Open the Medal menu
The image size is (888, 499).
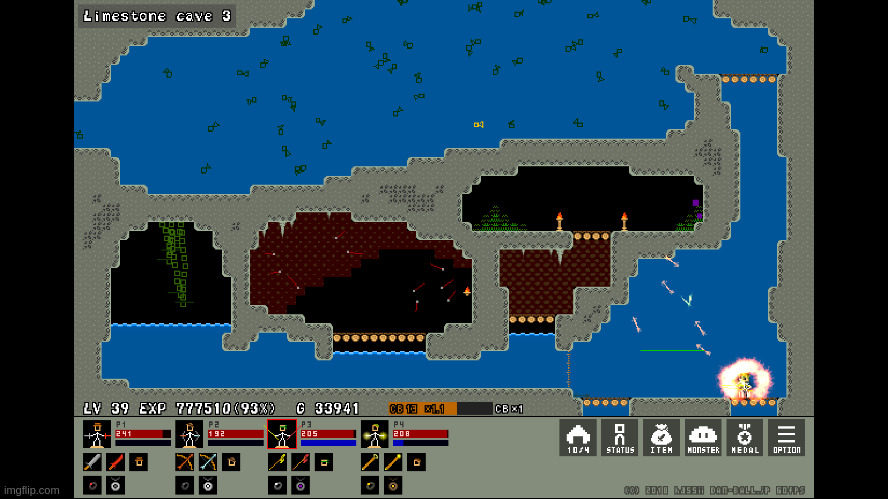(744, 437)
